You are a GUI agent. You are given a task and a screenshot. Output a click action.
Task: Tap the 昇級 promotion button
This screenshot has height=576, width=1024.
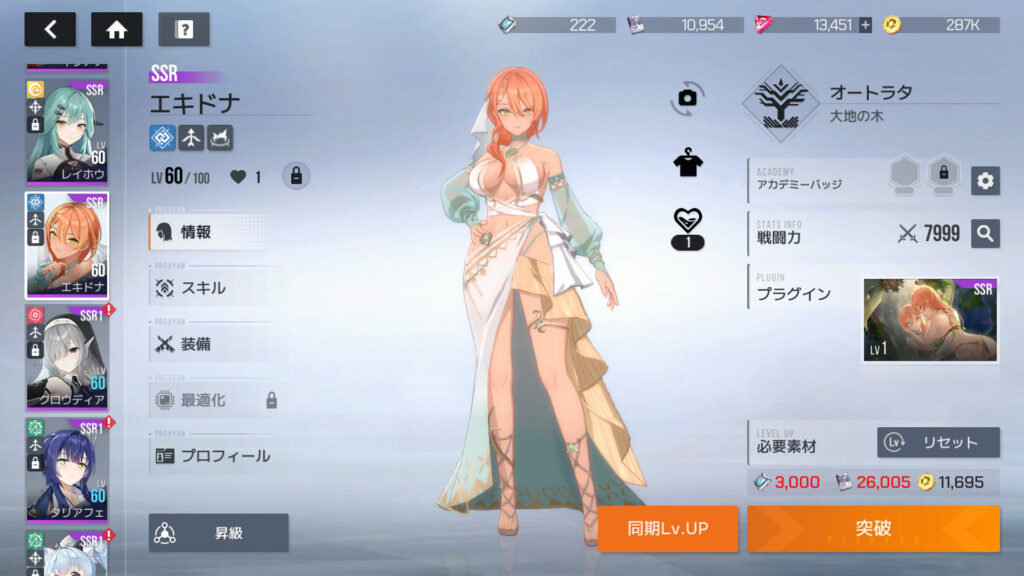[219, 533]
